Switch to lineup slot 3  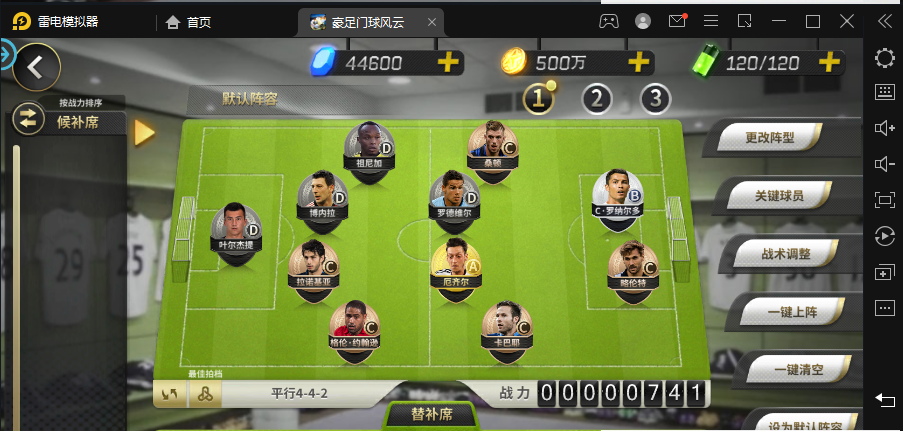point(655,98)
